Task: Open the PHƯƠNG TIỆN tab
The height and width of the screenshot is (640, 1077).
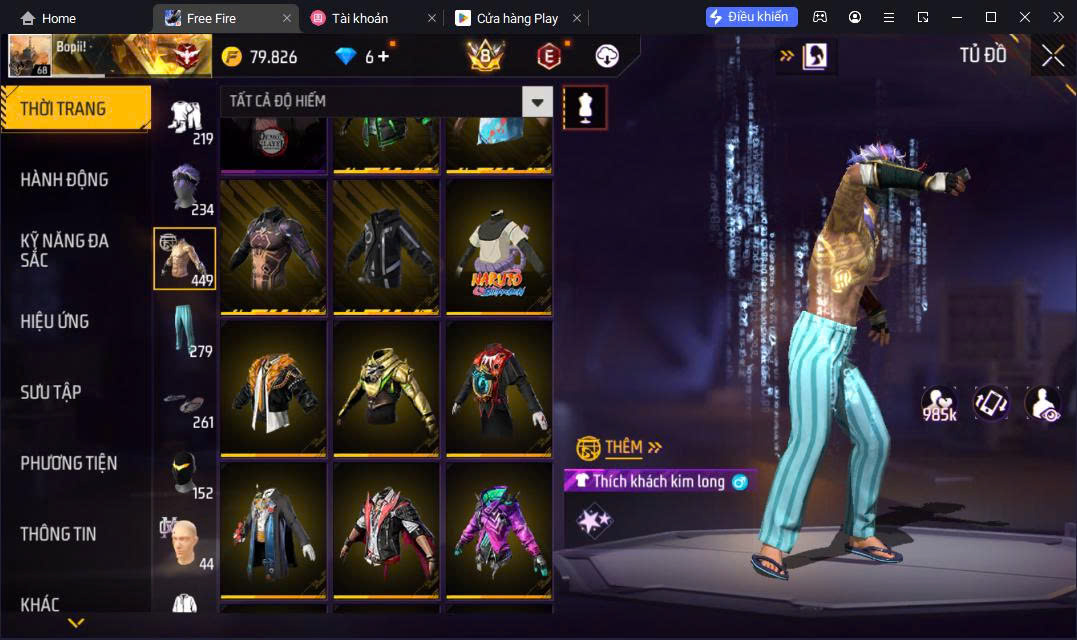Action: coord(68,463)
